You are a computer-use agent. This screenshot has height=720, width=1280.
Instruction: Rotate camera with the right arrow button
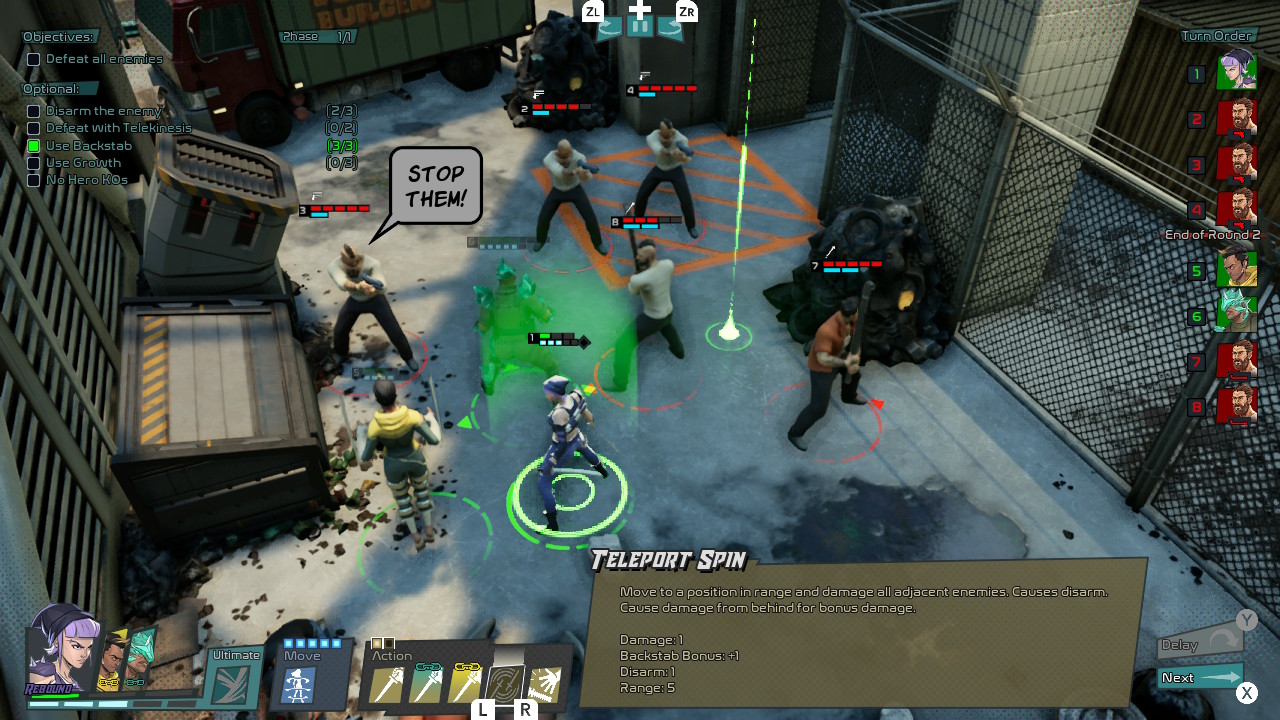pyautogui.click(x=670, y=28)
